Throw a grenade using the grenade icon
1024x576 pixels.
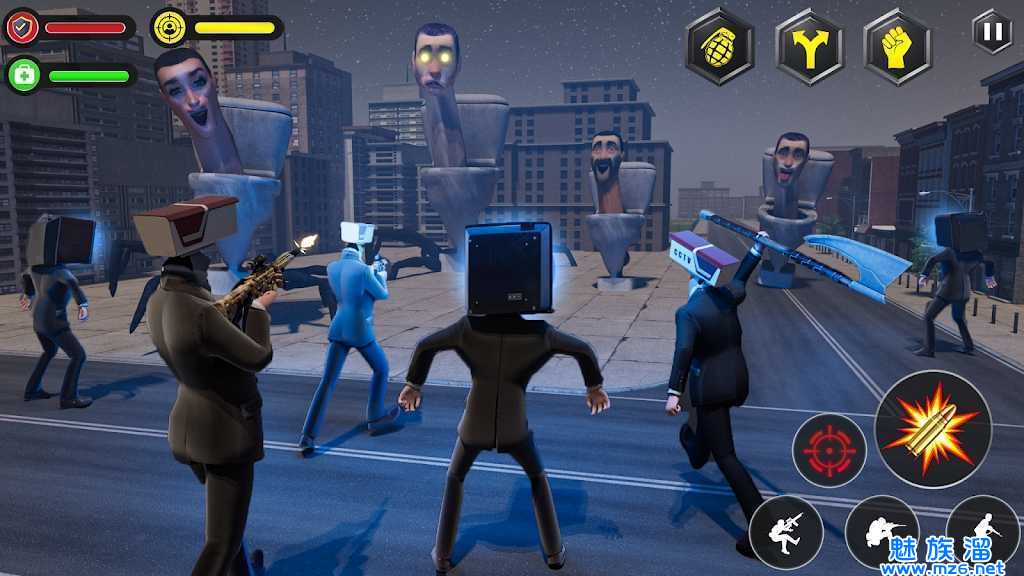[x=720, y=46]
